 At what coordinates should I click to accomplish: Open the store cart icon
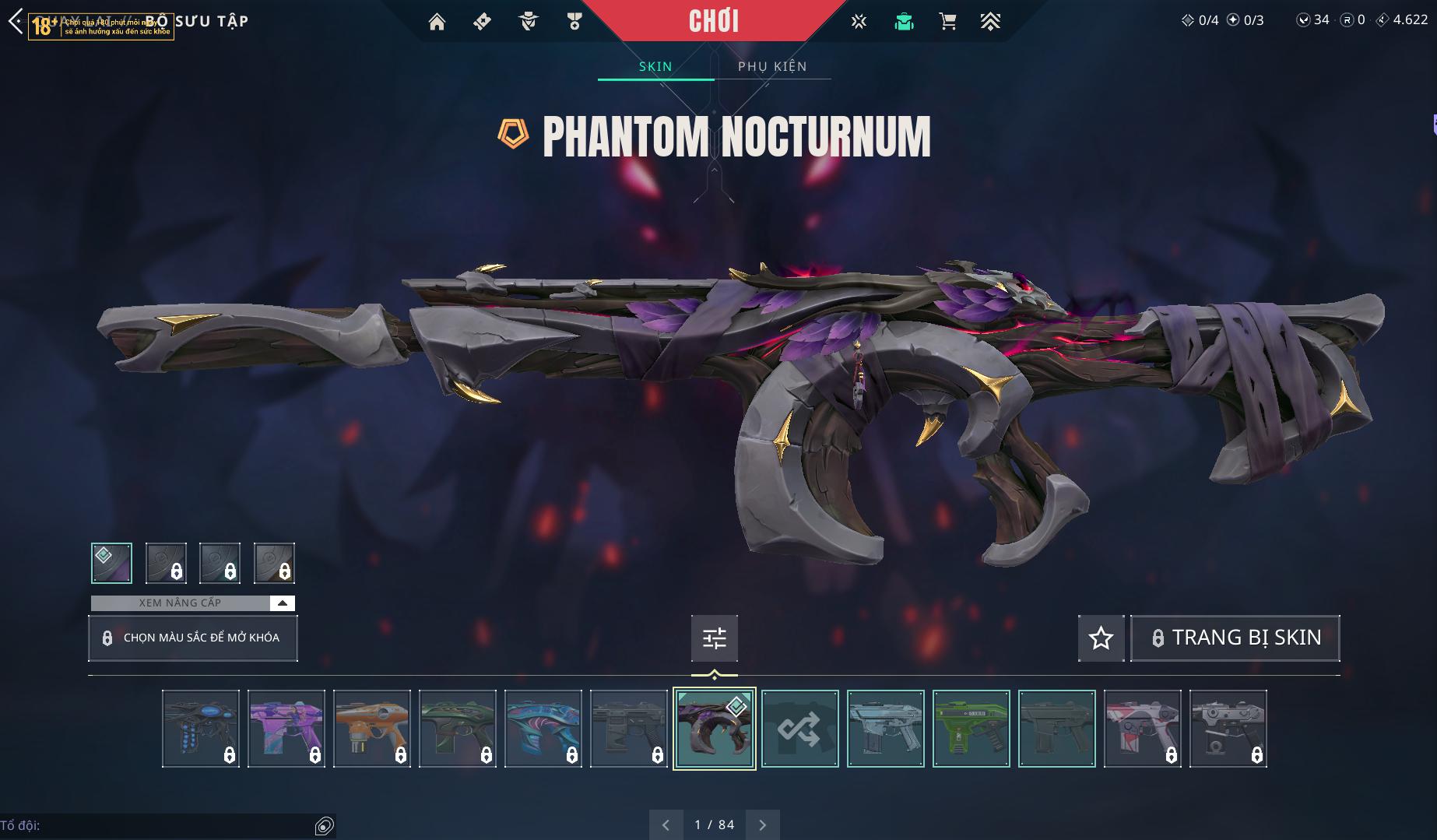pos(947,22)
